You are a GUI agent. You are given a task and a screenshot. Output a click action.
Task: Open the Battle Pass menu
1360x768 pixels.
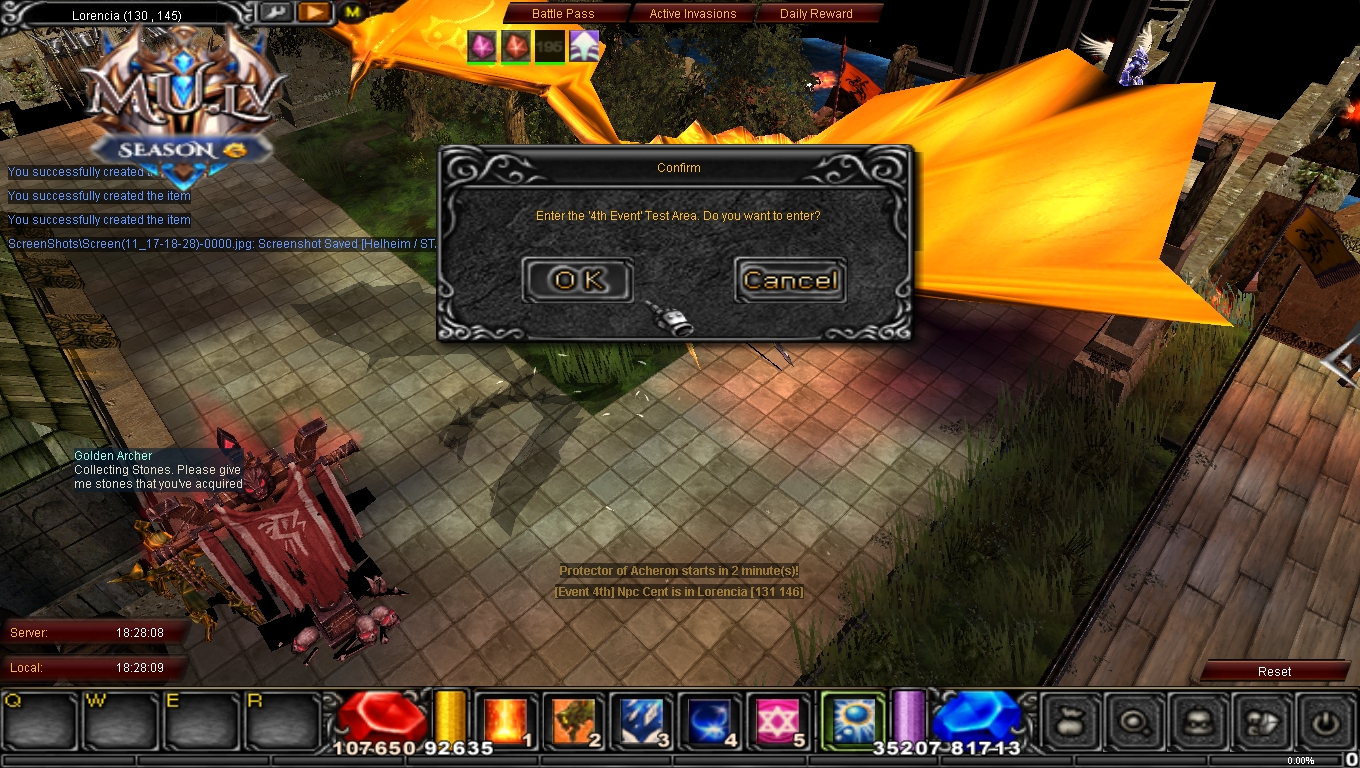[565, 13]
